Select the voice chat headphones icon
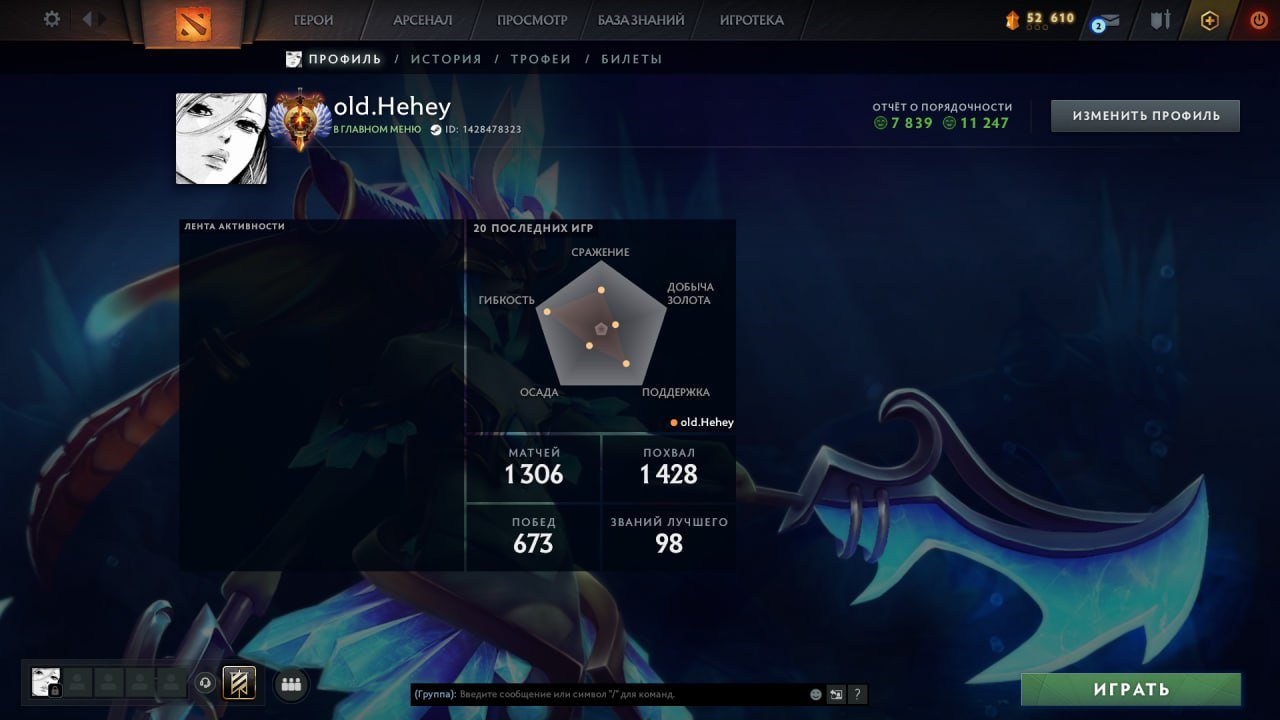1280x720 pixels. click(208, 682)
